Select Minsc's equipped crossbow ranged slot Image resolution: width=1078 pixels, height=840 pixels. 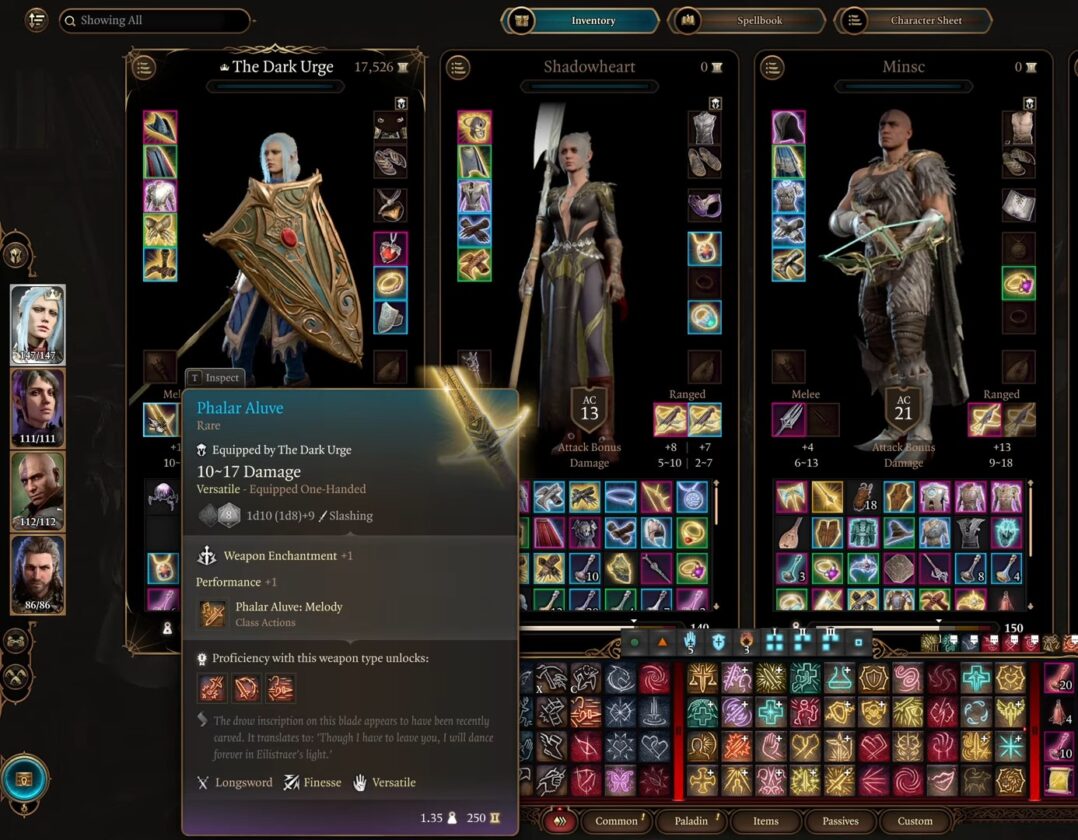[x=985, y=420]
